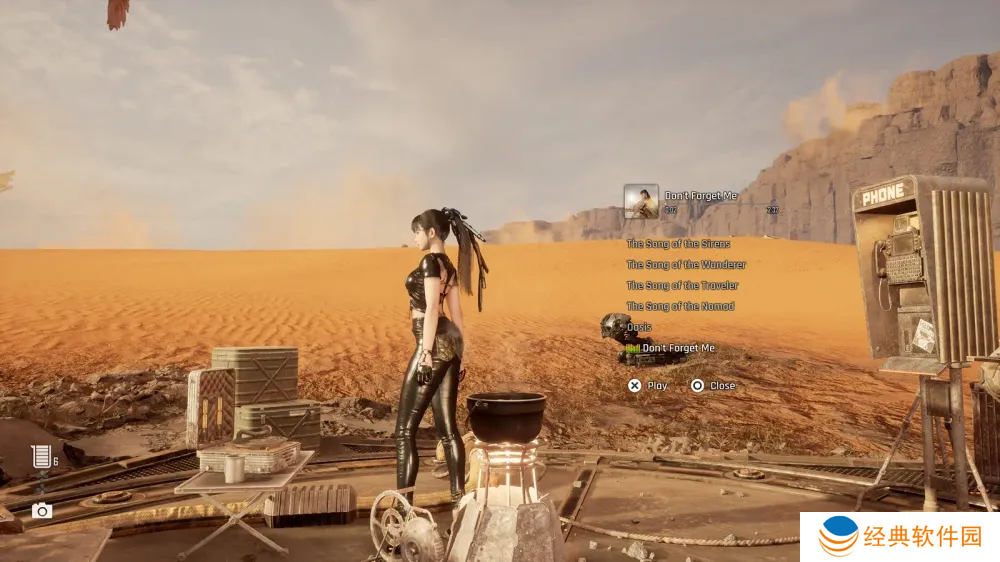Choose Don't Forget Me in the song list
1000x562 pixels.
tap(678, 348)
